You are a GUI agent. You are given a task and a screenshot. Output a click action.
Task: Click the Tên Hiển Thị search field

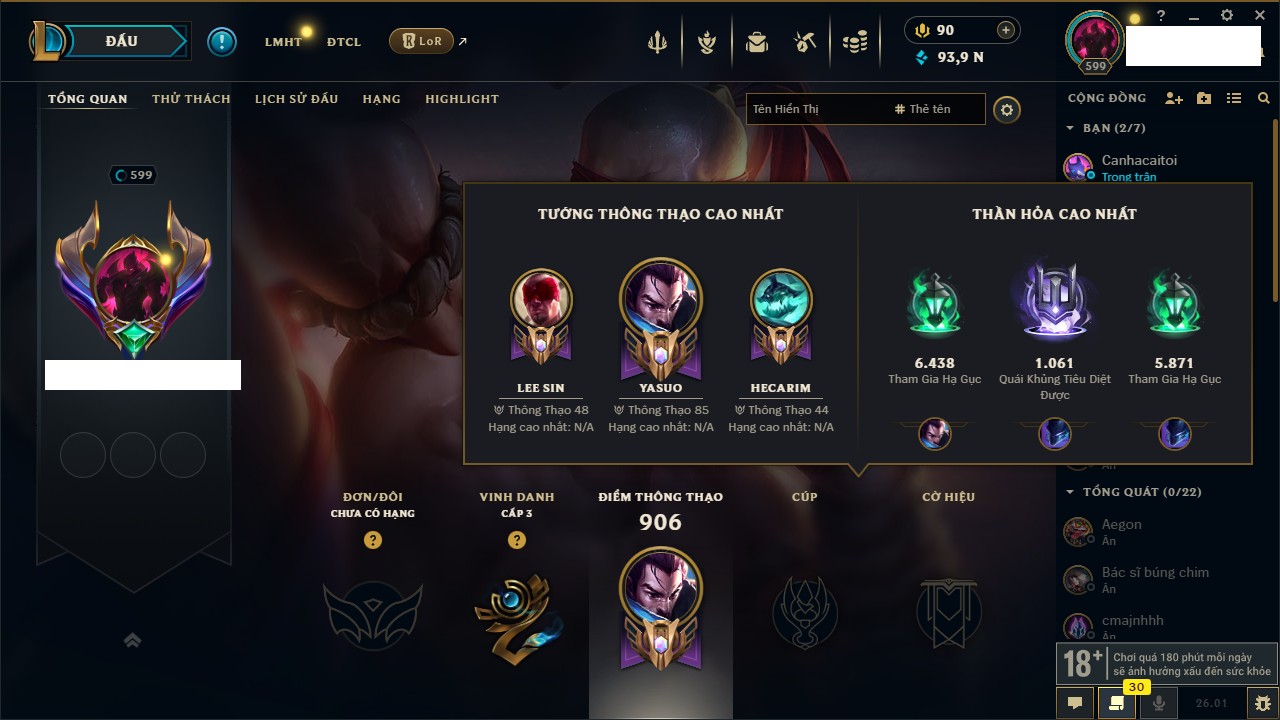(x=815, y=109)
